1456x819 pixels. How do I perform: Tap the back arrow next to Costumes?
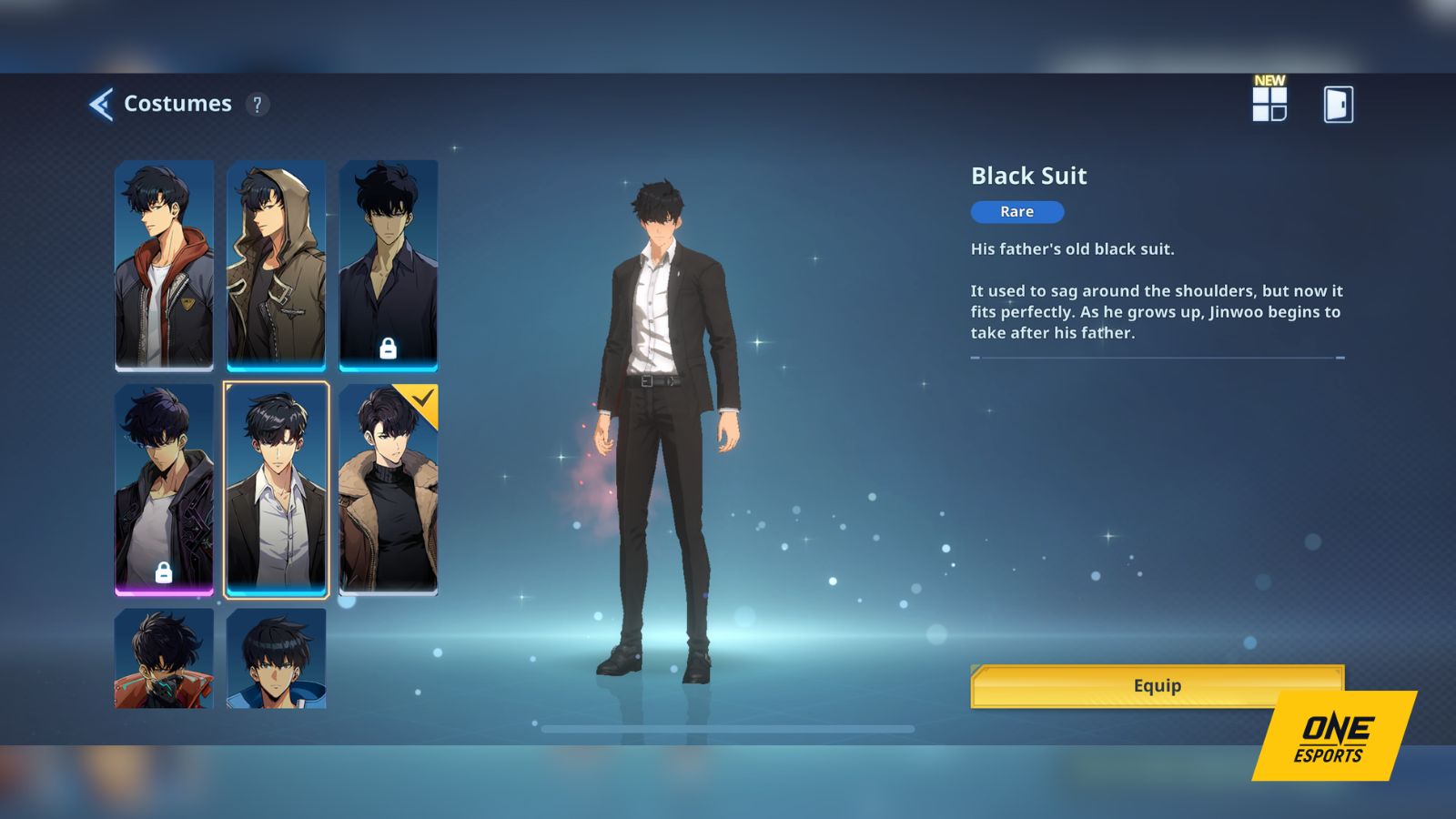103,104
